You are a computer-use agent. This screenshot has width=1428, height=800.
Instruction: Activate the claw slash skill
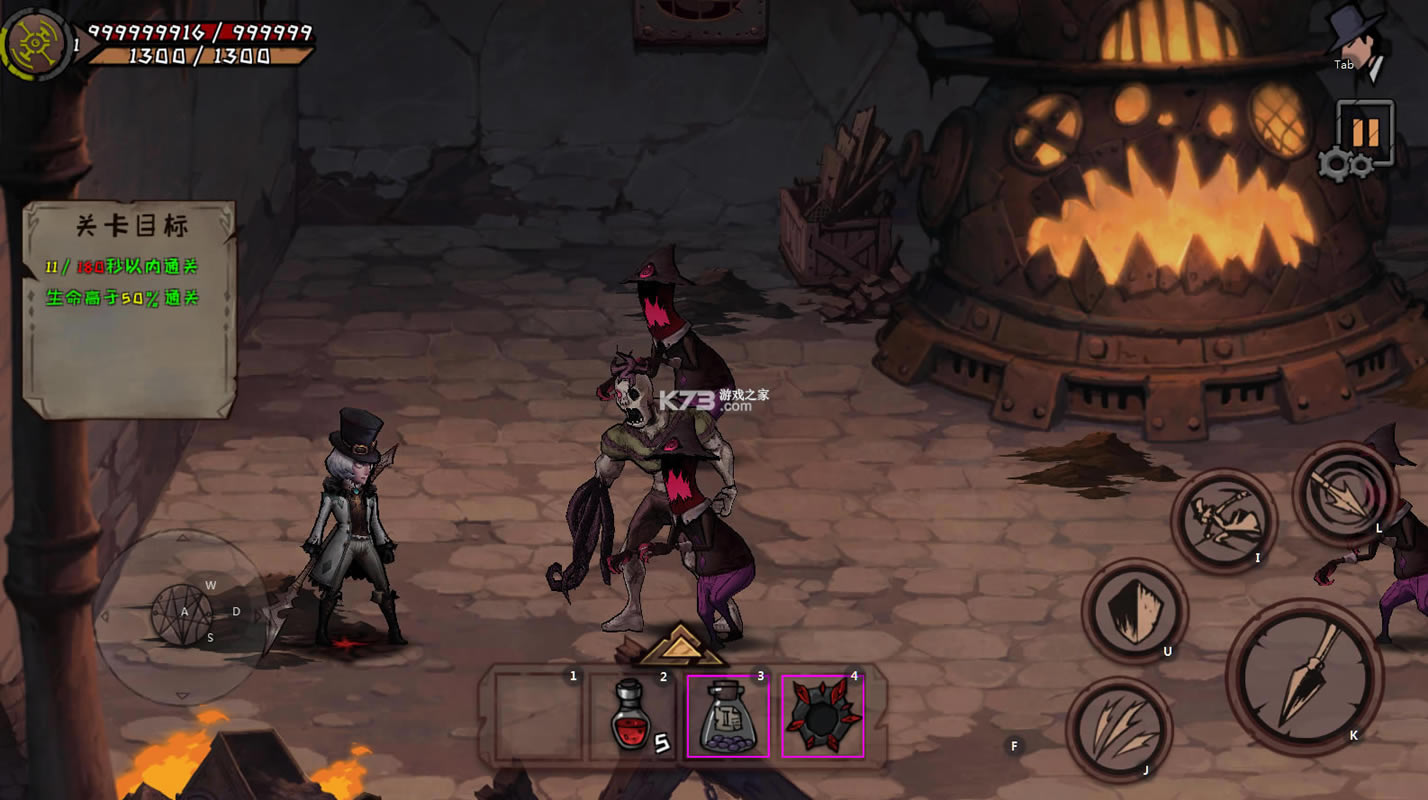(x=1118, y=729)
